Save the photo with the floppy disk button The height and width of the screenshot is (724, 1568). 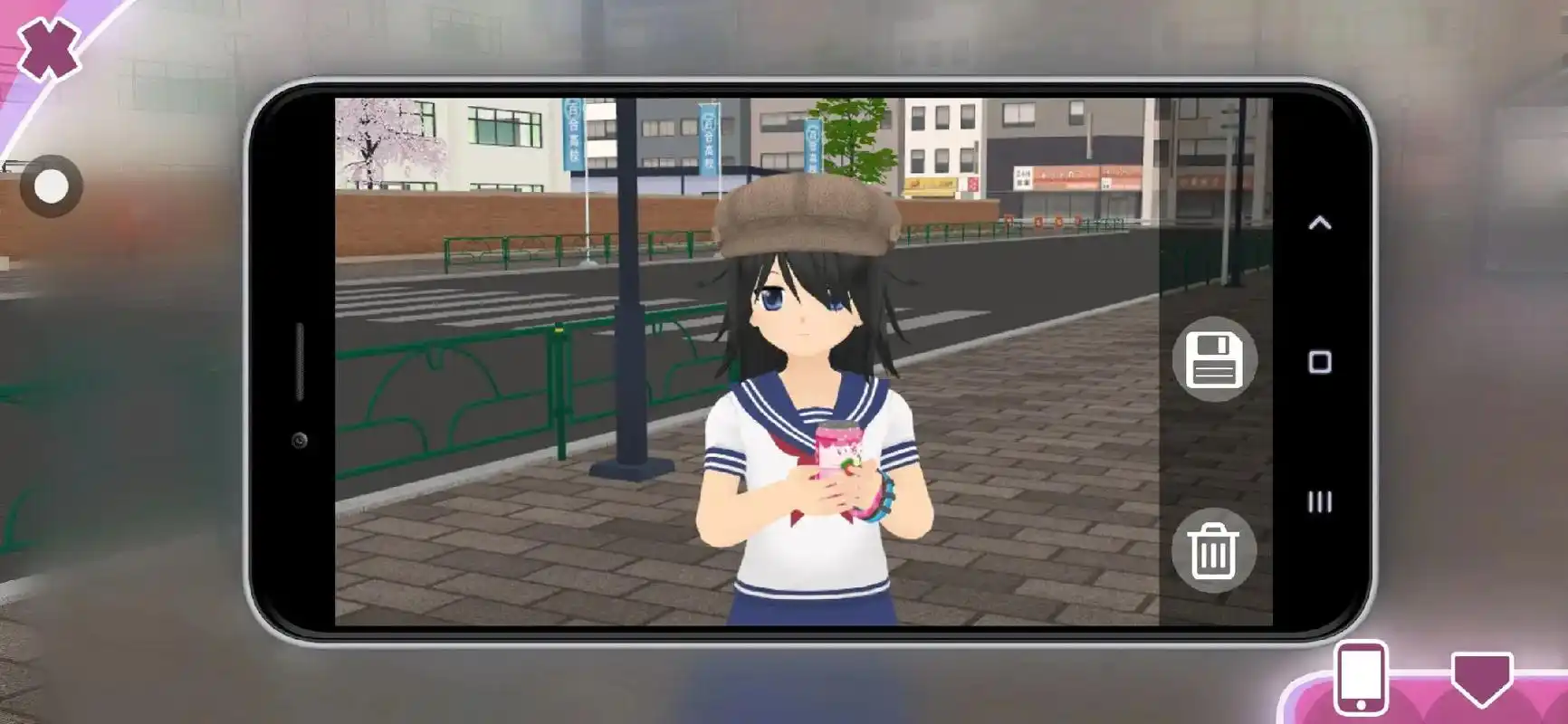[1214, 359]
